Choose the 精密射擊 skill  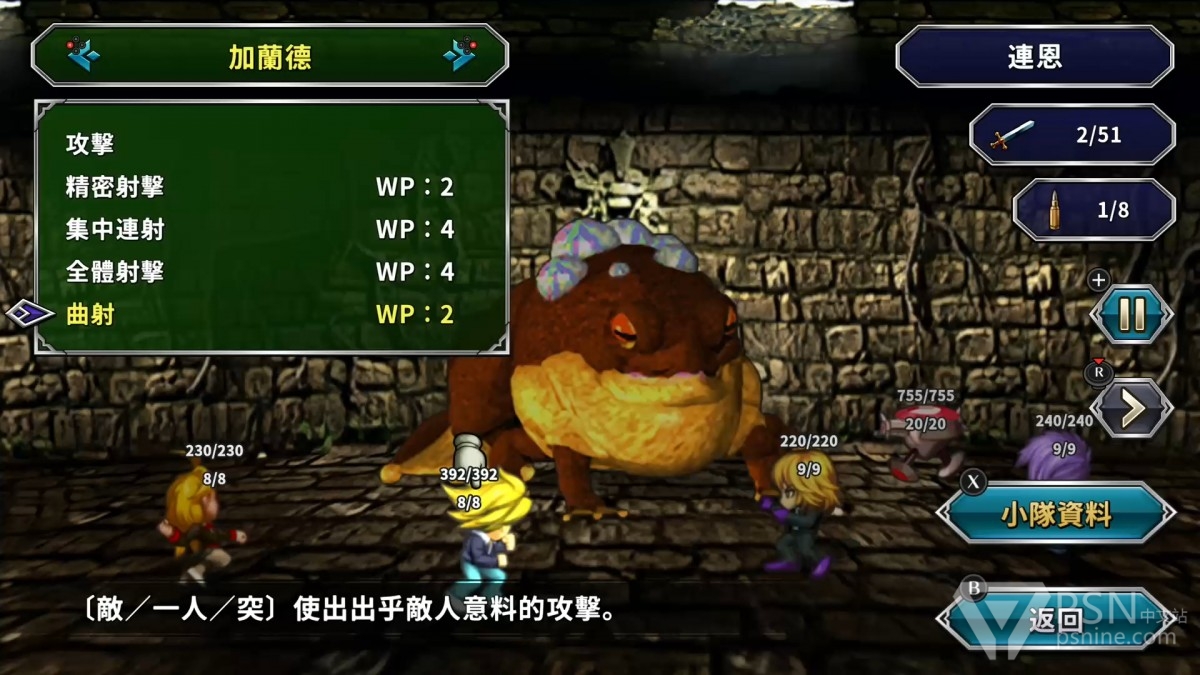click(x=115, y=187)
